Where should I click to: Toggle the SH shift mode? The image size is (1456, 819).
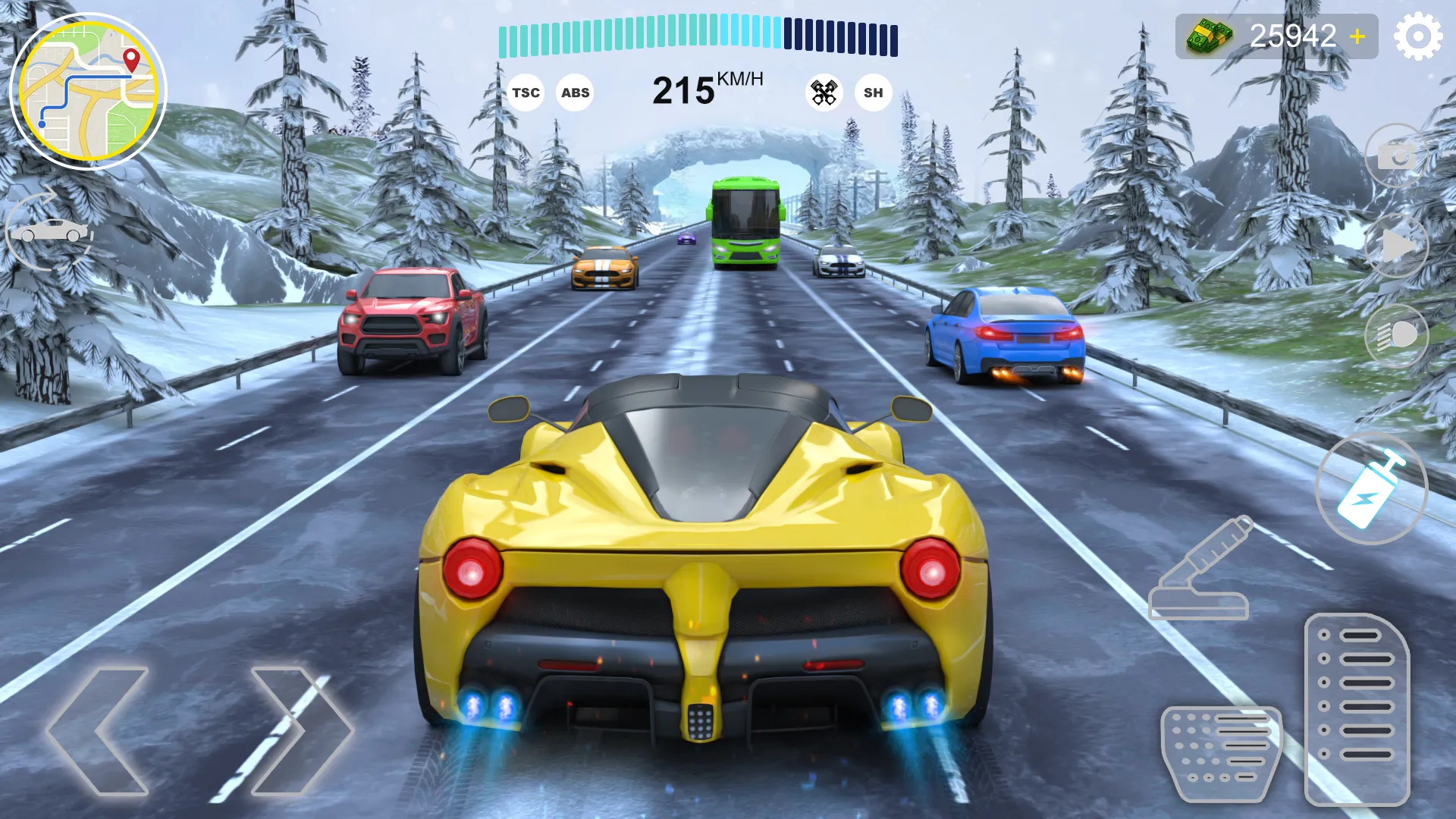click(x=873, y=93)
